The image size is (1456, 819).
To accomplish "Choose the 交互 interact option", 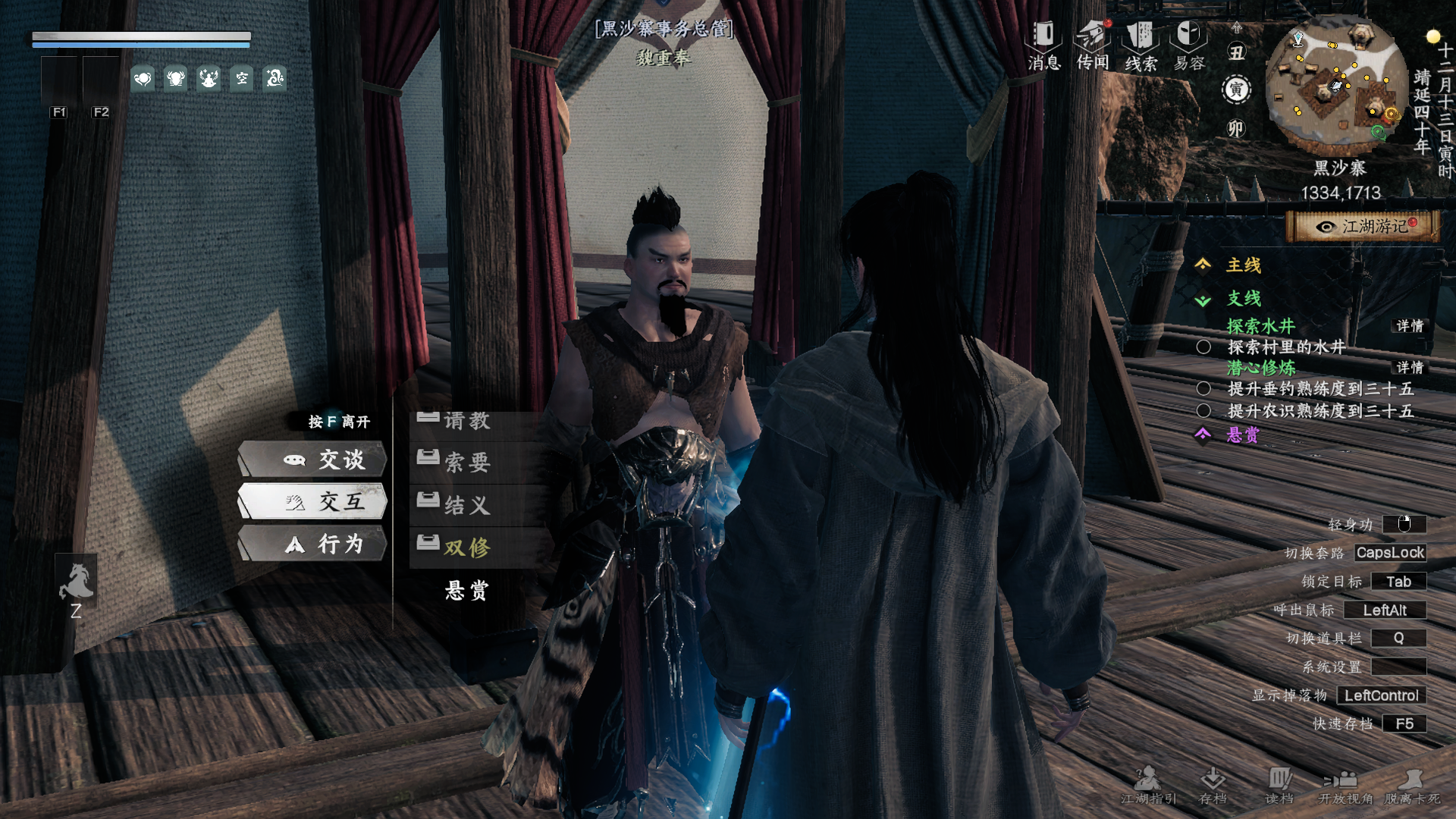I will click(x=312, y=501).
